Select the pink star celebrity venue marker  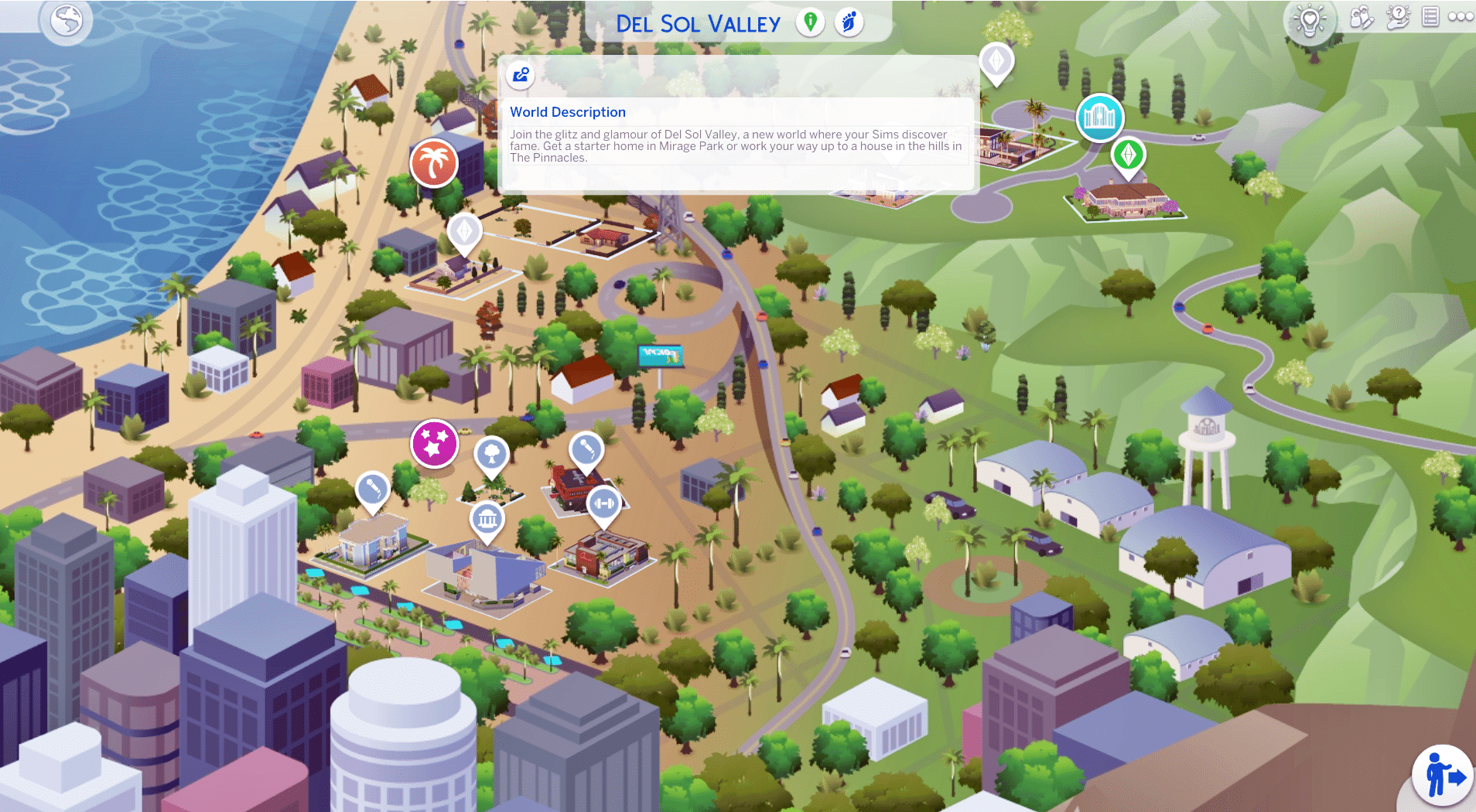coord(435,443)
